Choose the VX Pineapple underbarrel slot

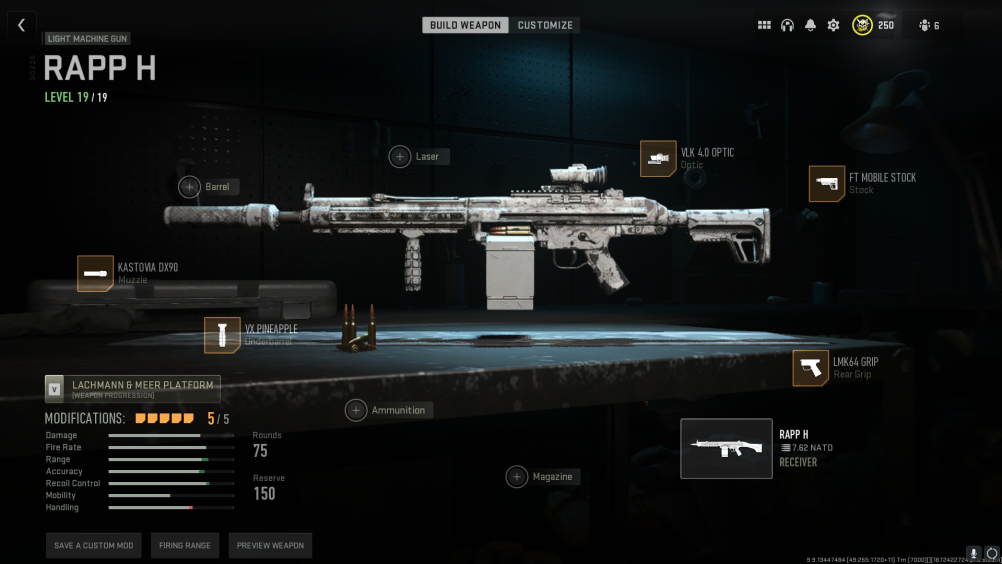point(222,335)
